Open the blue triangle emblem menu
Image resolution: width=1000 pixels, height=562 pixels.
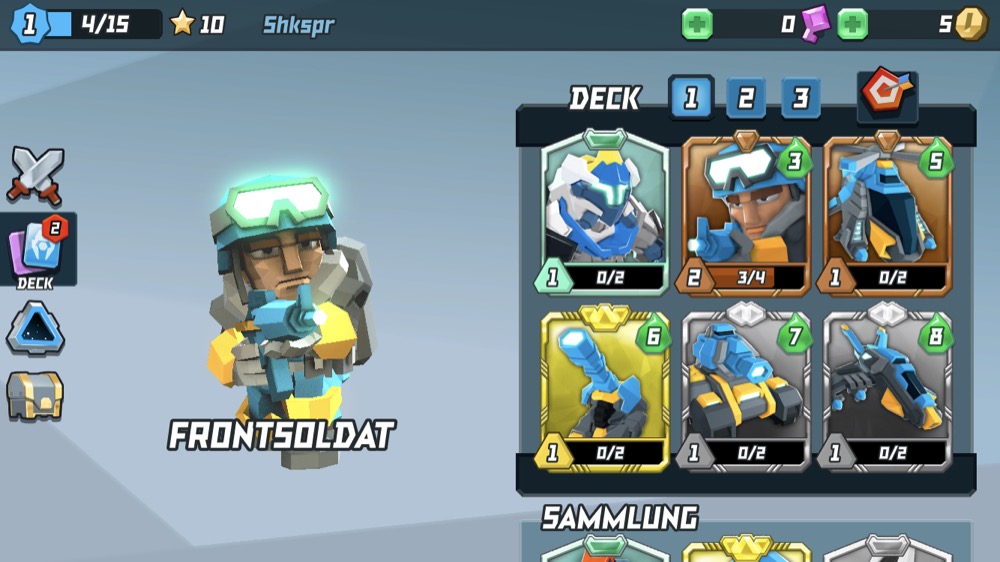[x=35, y=329]
